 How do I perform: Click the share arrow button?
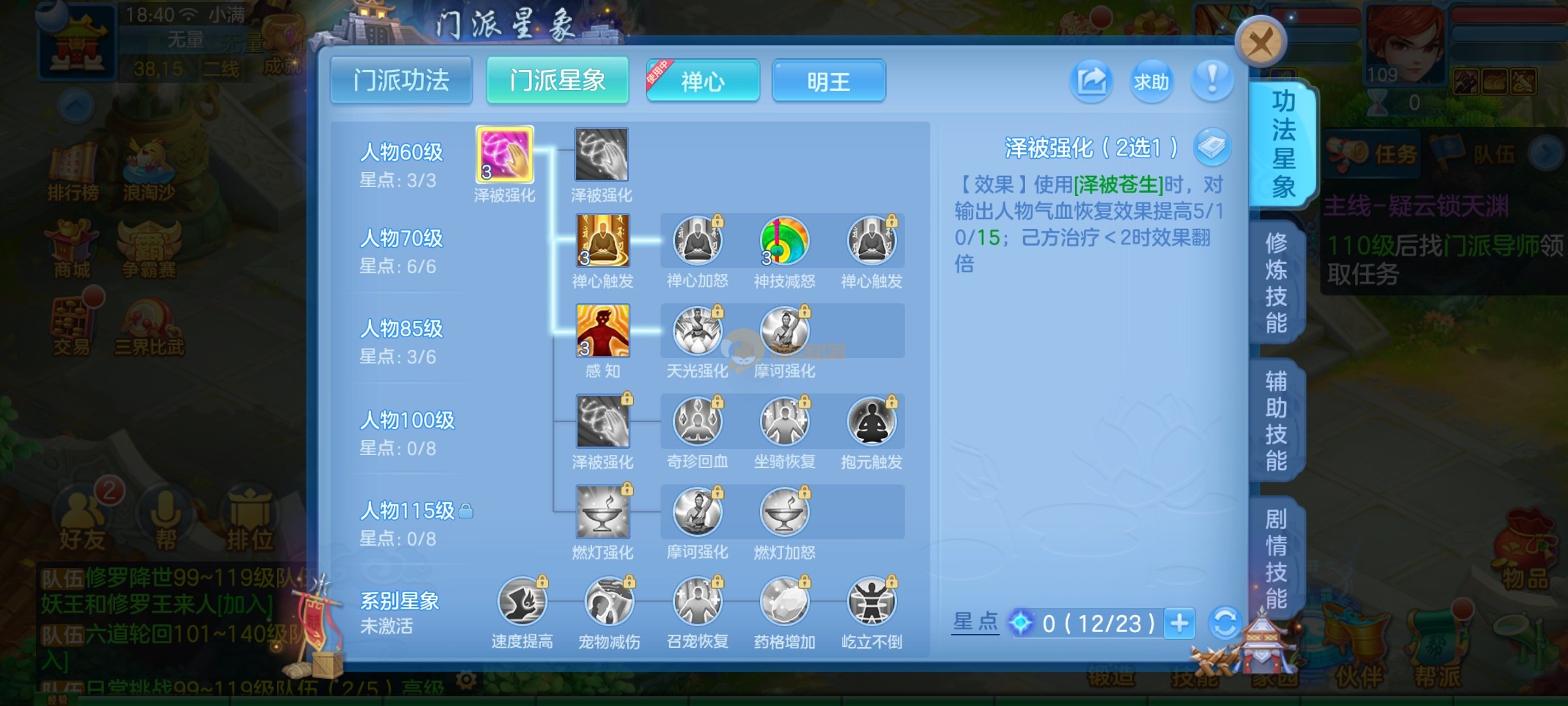1091,82
